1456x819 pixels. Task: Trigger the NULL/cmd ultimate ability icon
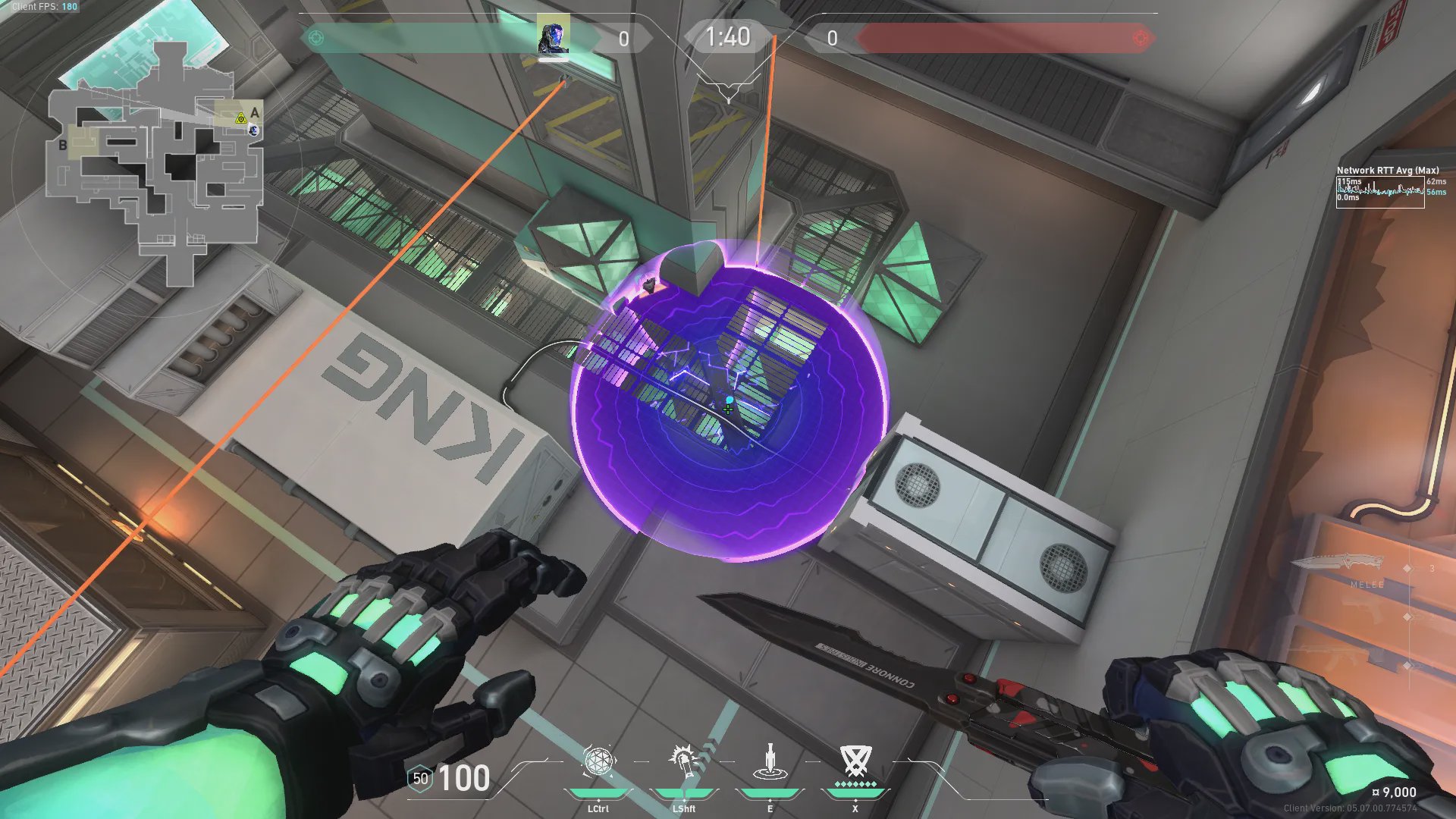855,761
